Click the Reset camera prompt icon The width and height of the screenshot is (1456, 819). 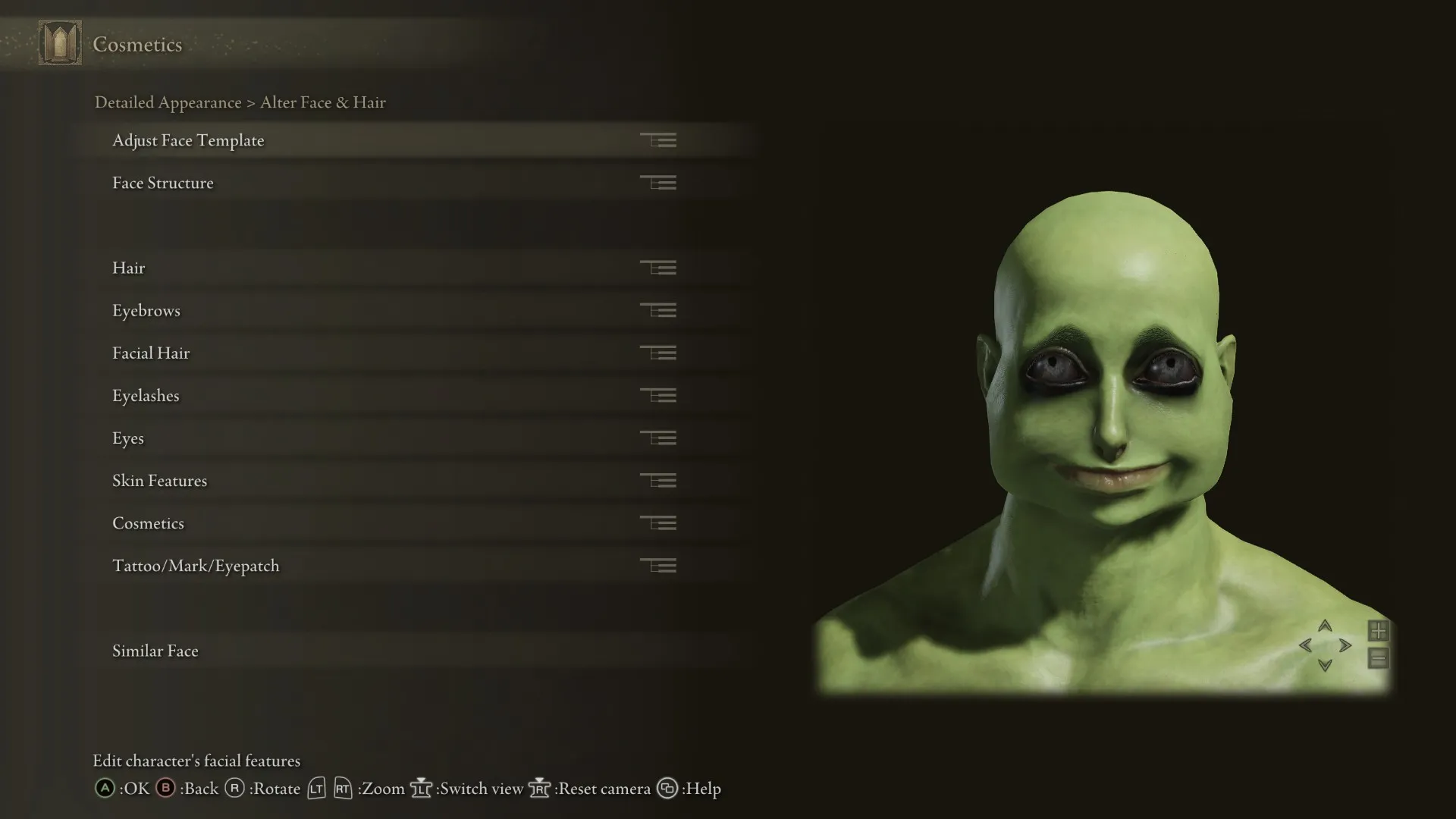[x=540, y=789]
